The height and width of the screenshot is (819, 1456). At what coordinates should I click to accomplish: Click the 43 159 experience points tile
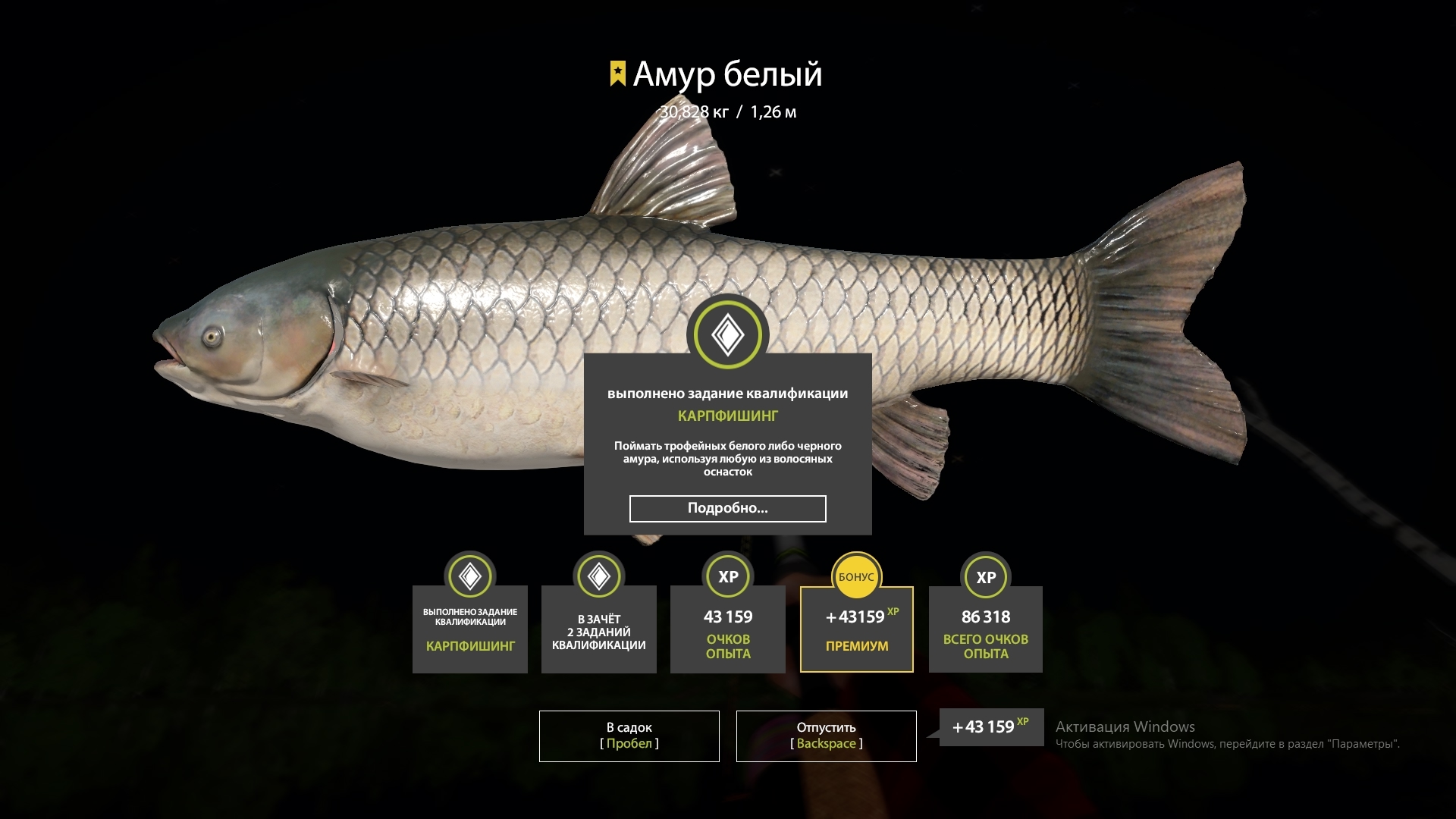[727, 629]
